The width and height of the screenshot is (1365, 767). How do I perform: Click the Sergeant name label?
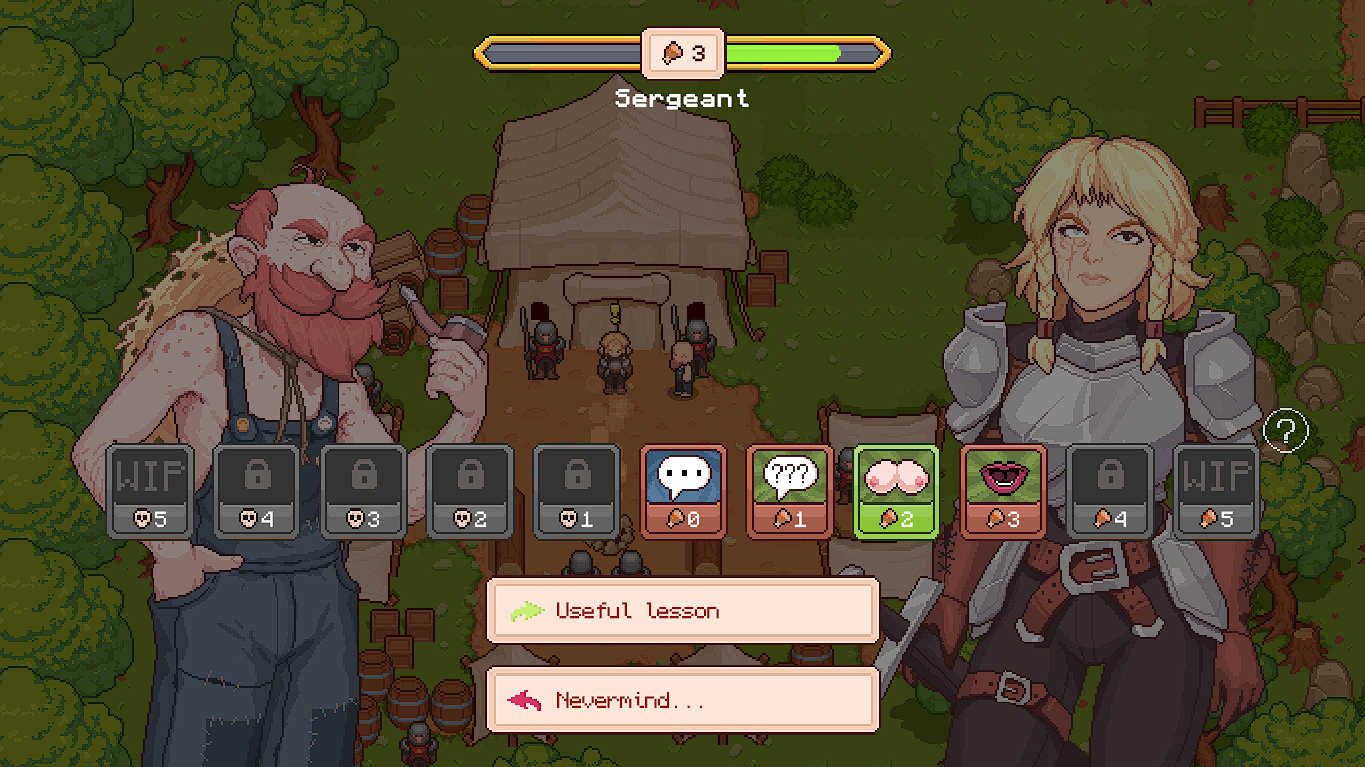pos(683,97)
